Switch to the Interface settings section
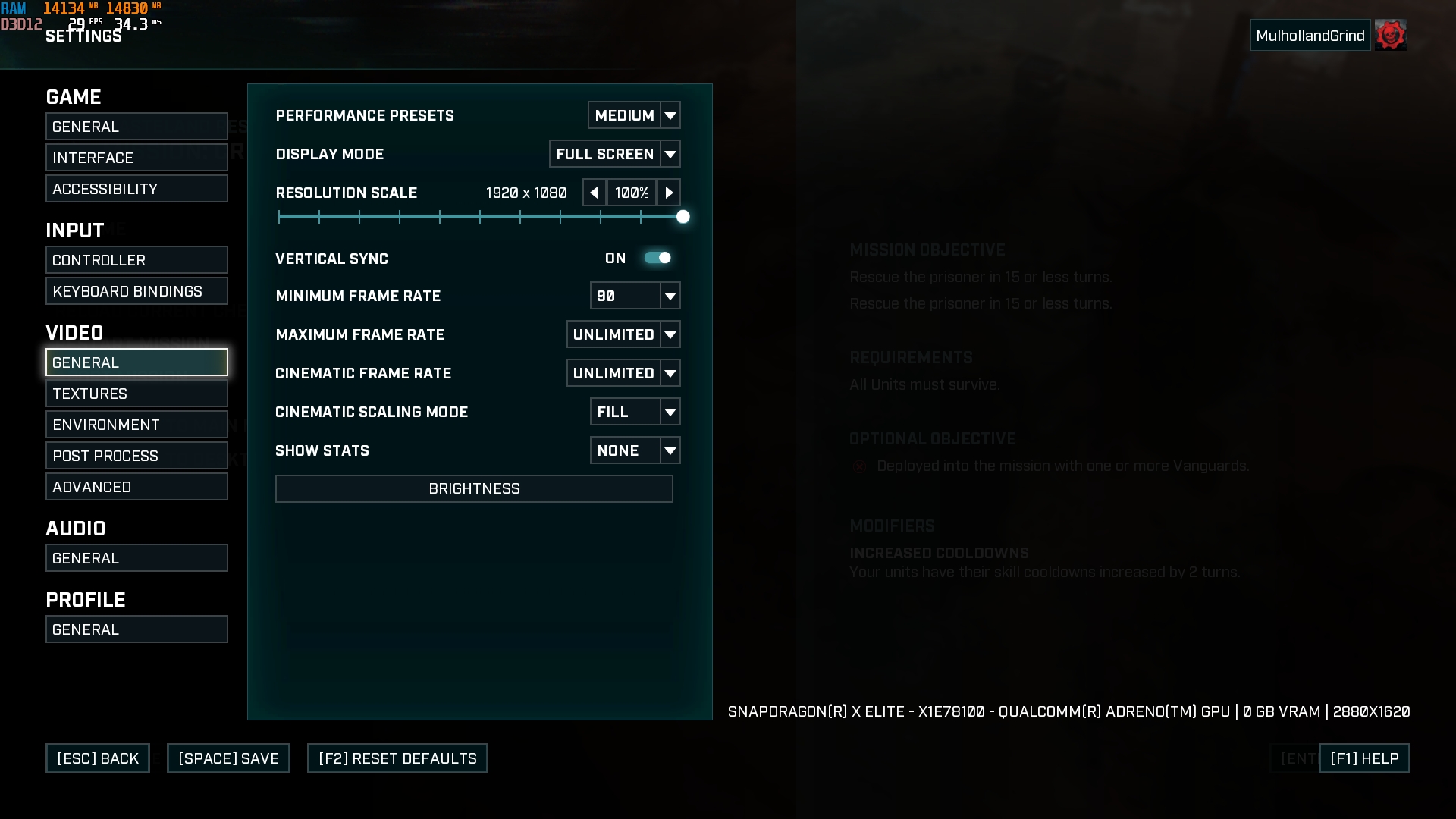 click(x=136, y=158)
